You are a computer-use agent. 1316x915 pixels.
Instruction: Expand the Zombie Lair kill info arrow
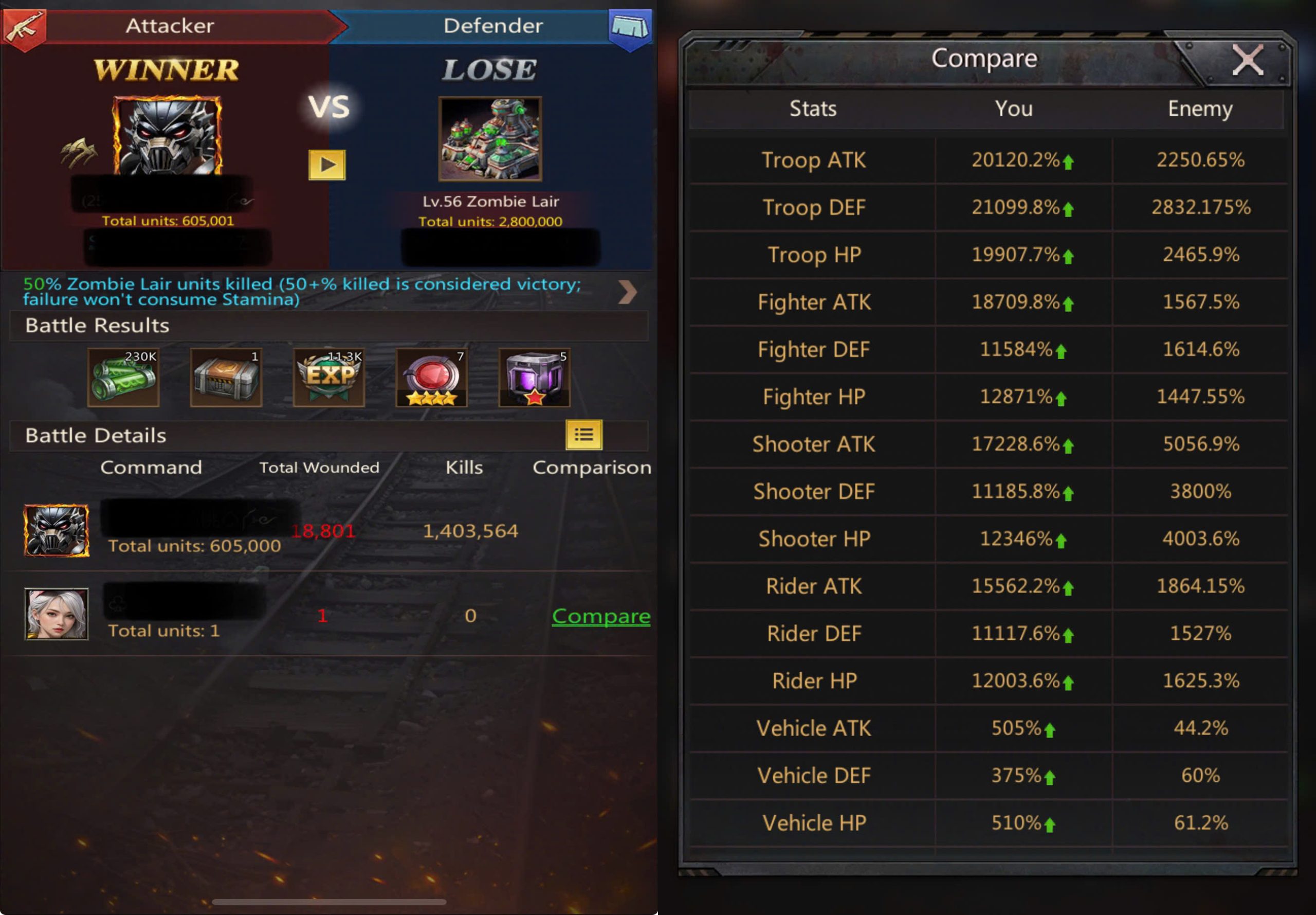pos(627,292)
